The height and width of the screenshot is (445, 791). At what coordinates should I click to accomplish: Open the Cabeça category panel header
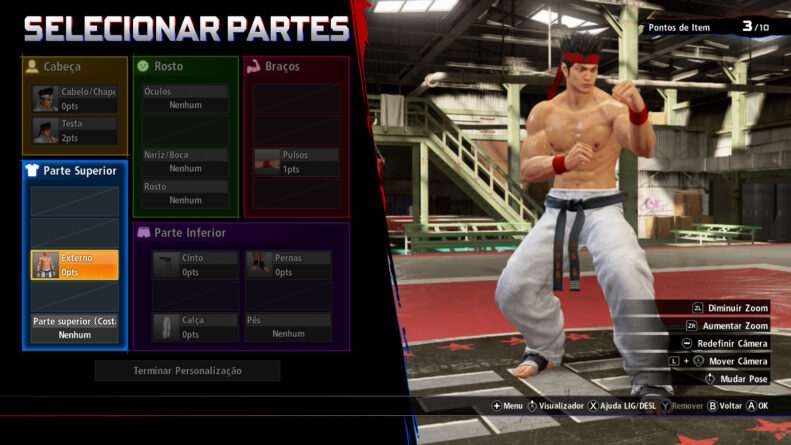(75, 66)
